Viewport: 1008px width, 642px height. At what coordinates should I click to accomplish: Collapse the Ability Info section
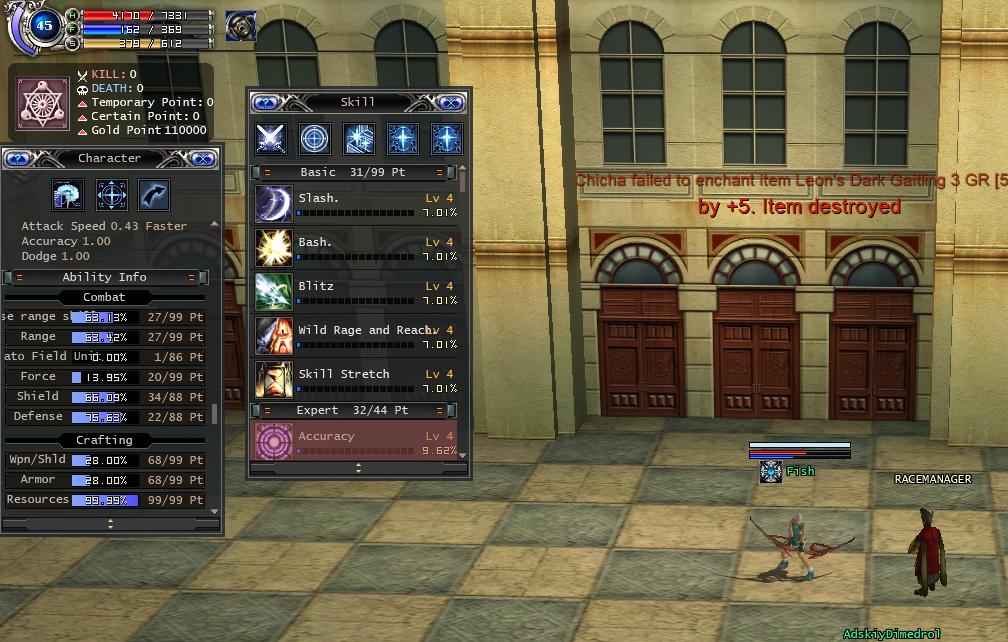[19, 277]
